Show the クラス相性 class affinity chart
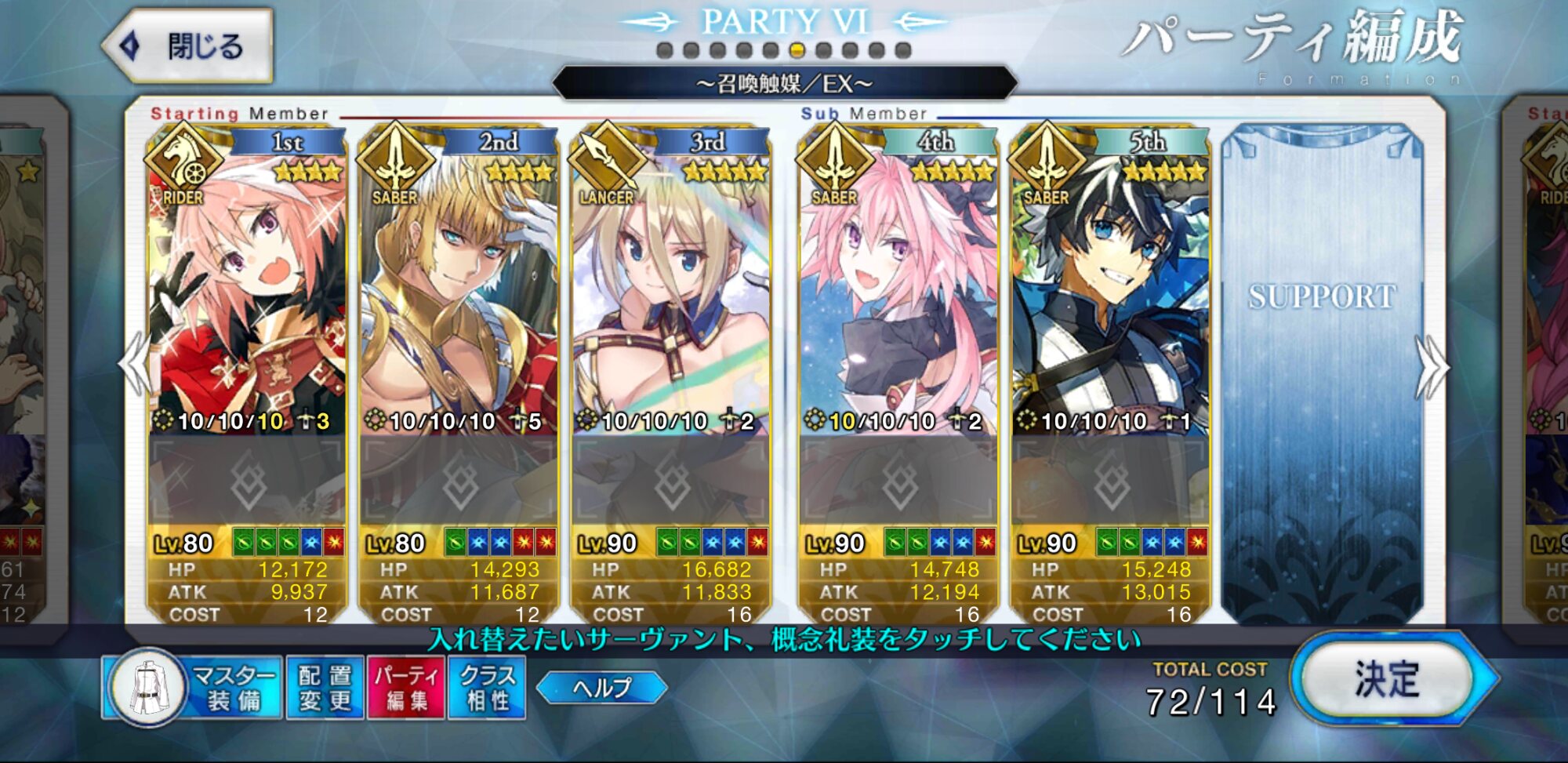The height and width of the screenshot is (763, 1568). pyautogui.click(x=487, y=688)
